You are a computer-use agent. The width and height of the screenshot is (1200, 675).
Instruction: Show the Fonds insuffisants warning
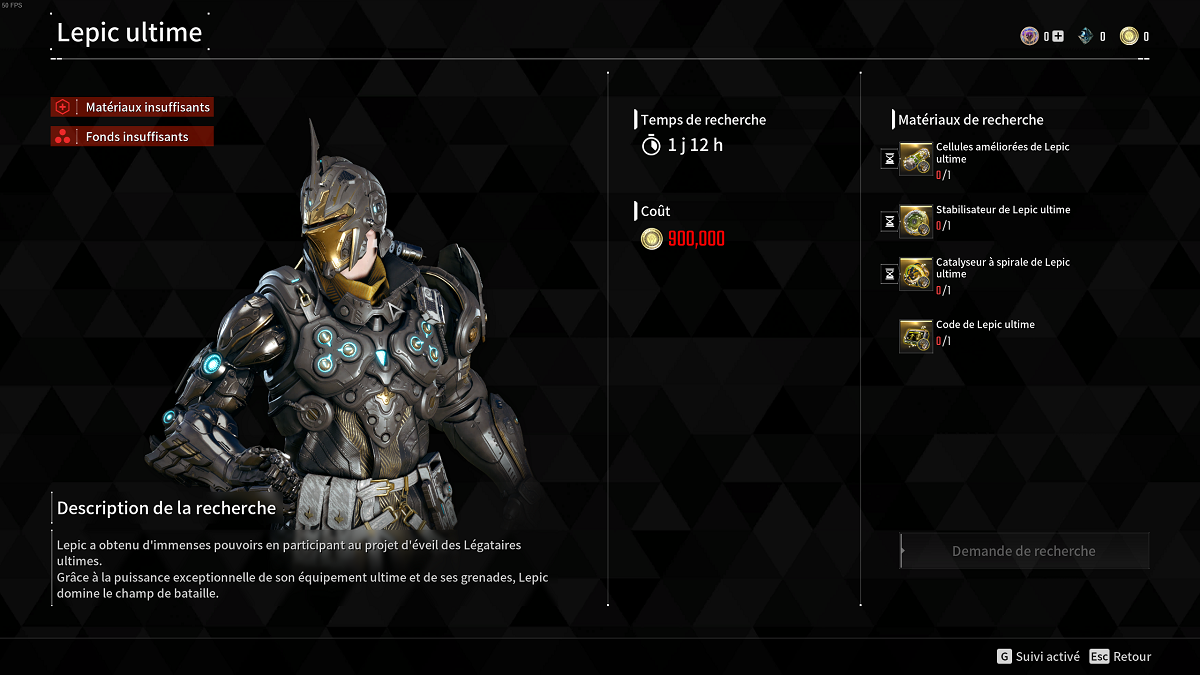coord(132,137)
